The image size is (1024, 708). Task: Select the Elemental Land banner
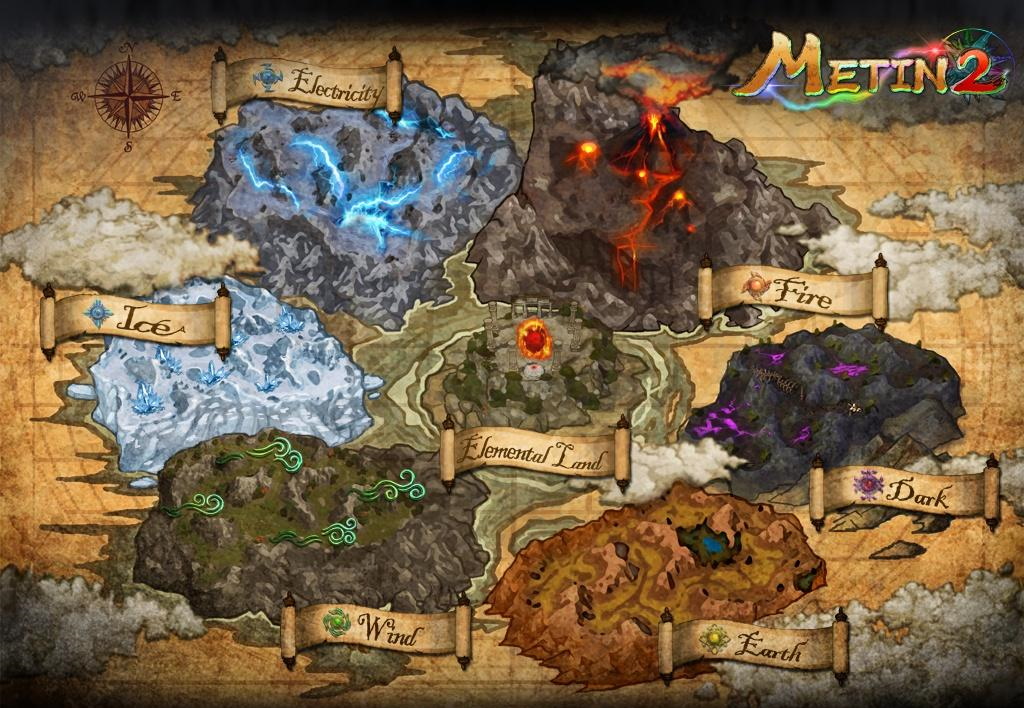(x=536, y=456)
